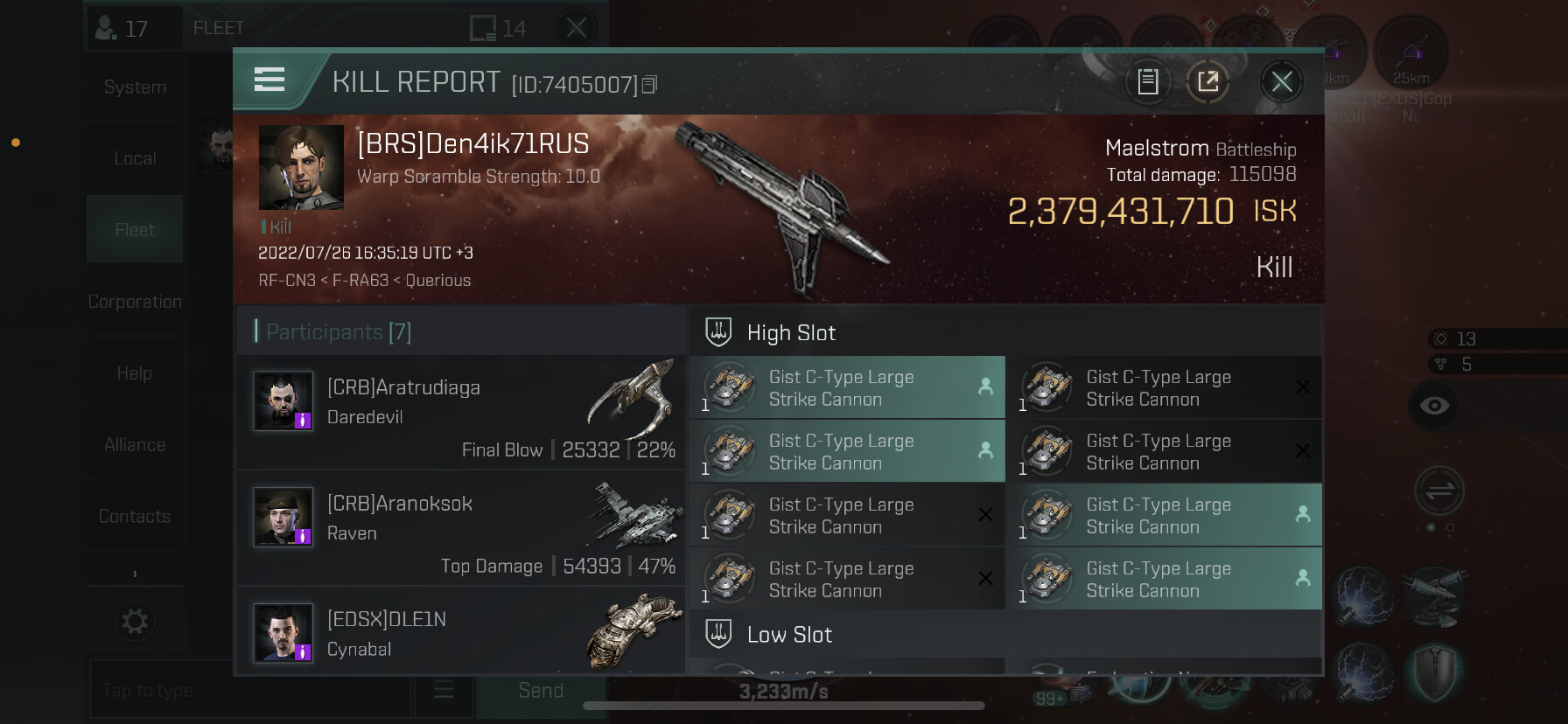Open chat settings gear
Screen dimensions: 1568x724
[x=135, y=622]
